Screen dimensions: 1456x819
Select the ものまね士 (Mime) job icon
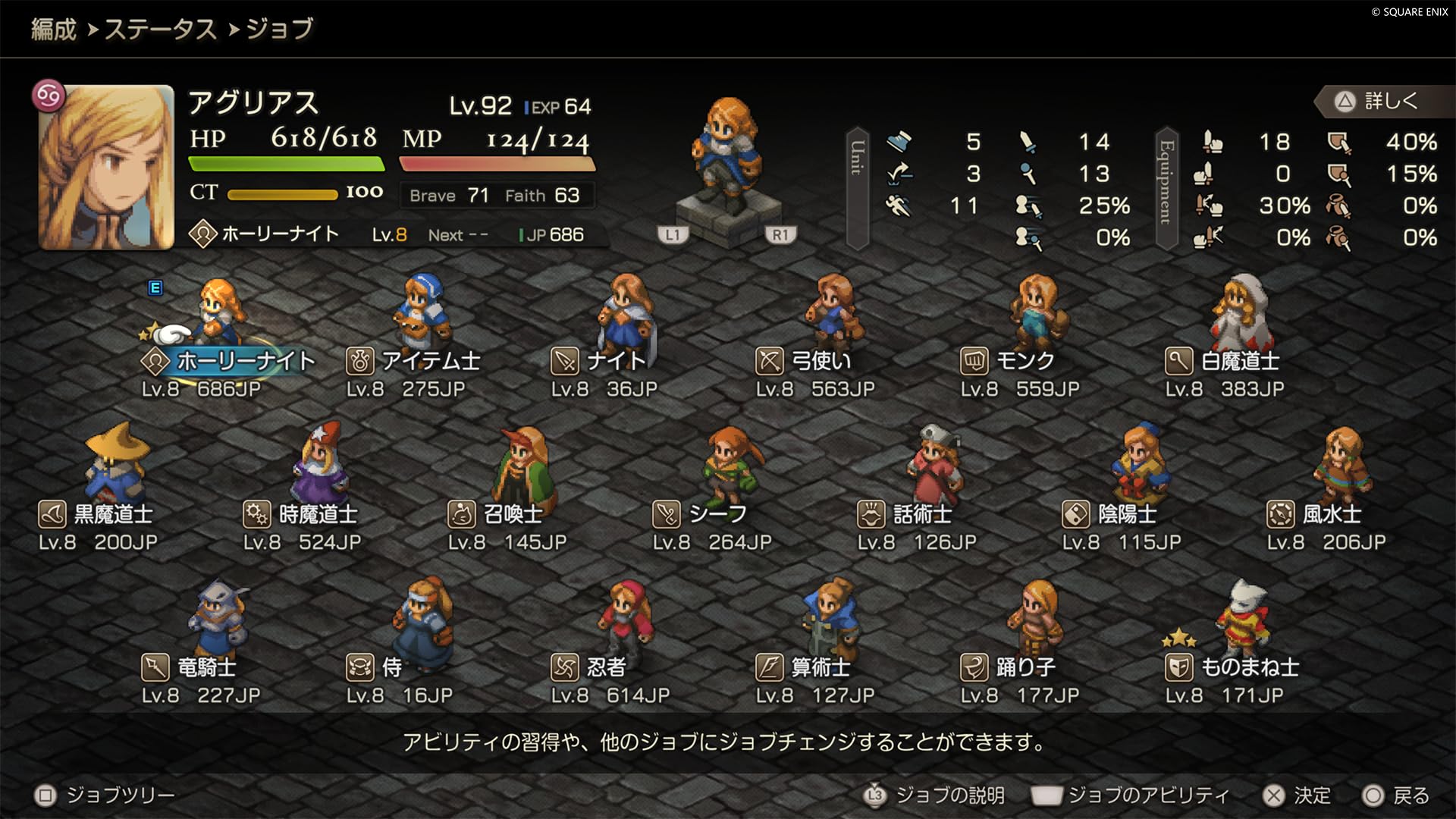[x=1180, y=669]
